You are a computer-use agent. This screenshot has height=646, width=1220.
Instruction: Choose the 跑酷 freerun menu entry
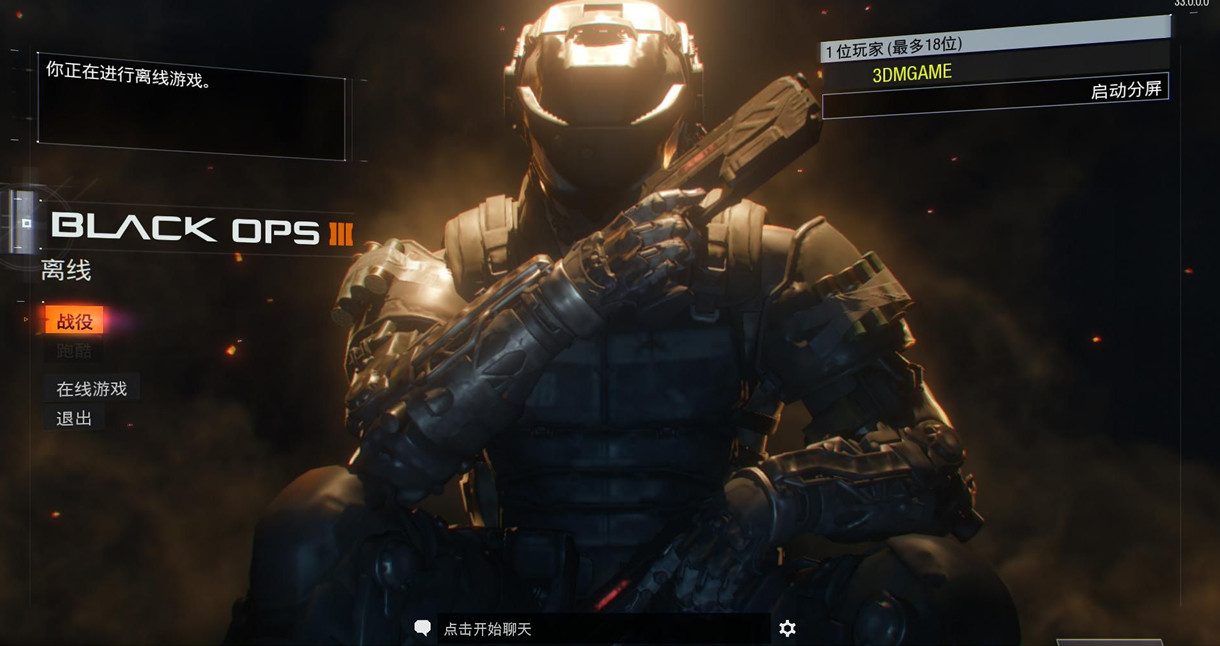74,351
